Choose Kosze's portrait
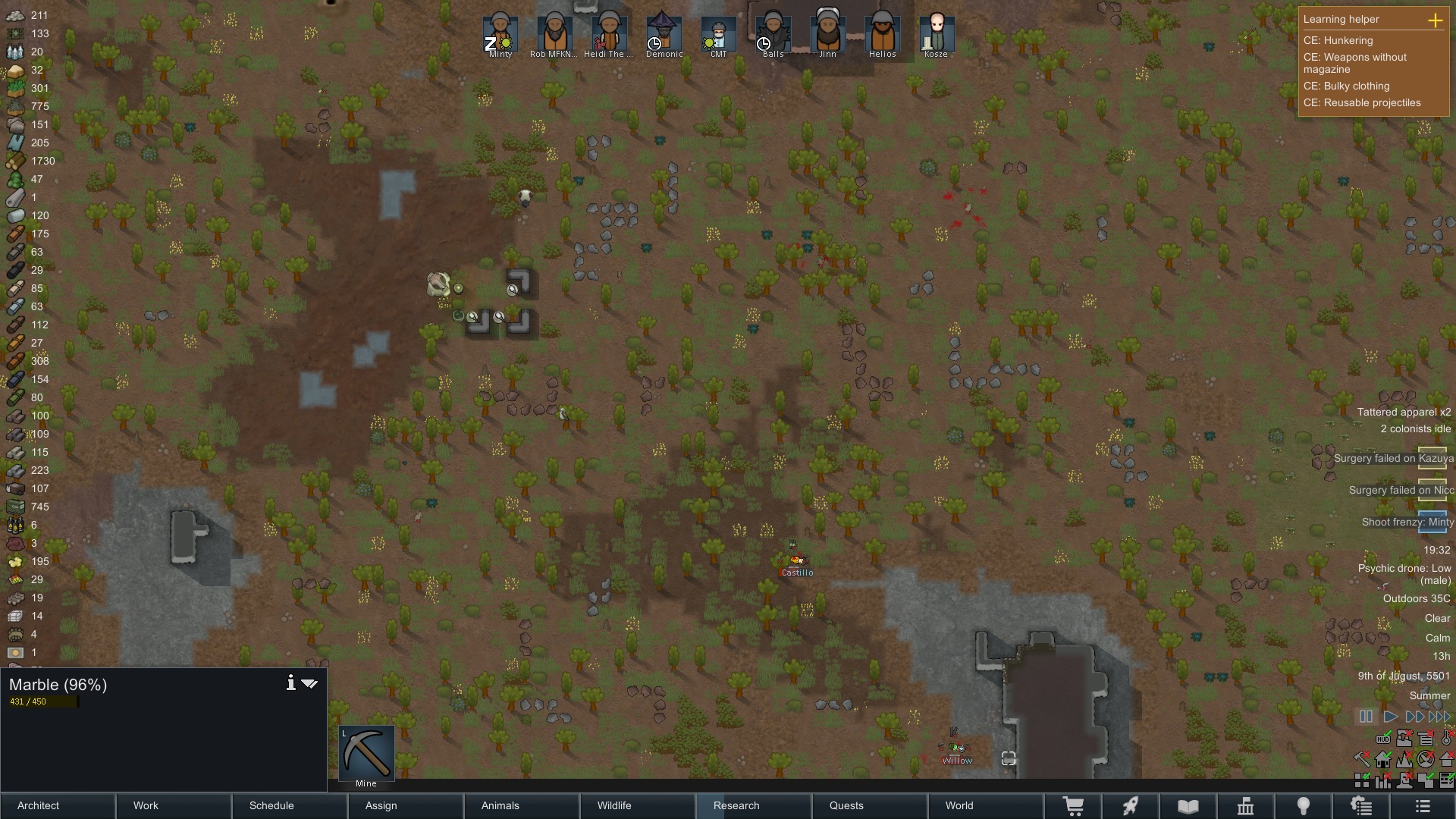Image resolution: width=1456 pixels, height=819 pixels. 937,34
